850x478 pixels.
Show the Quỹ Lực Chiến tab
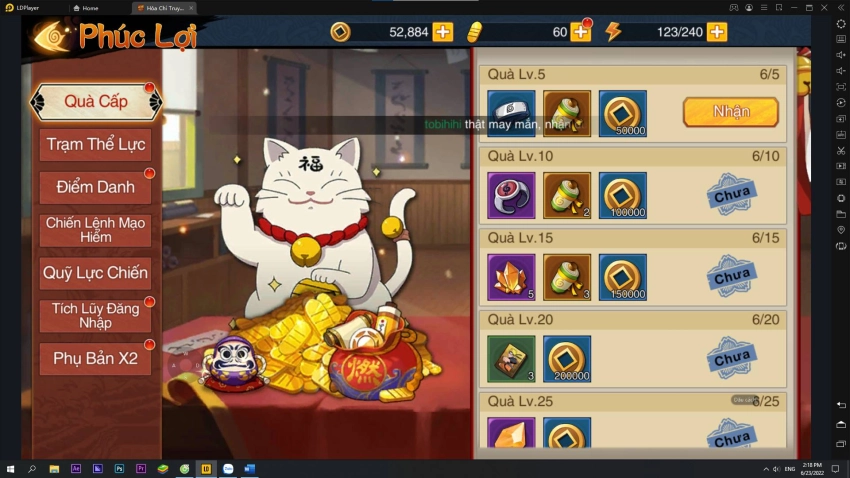[x=95, y=272]
